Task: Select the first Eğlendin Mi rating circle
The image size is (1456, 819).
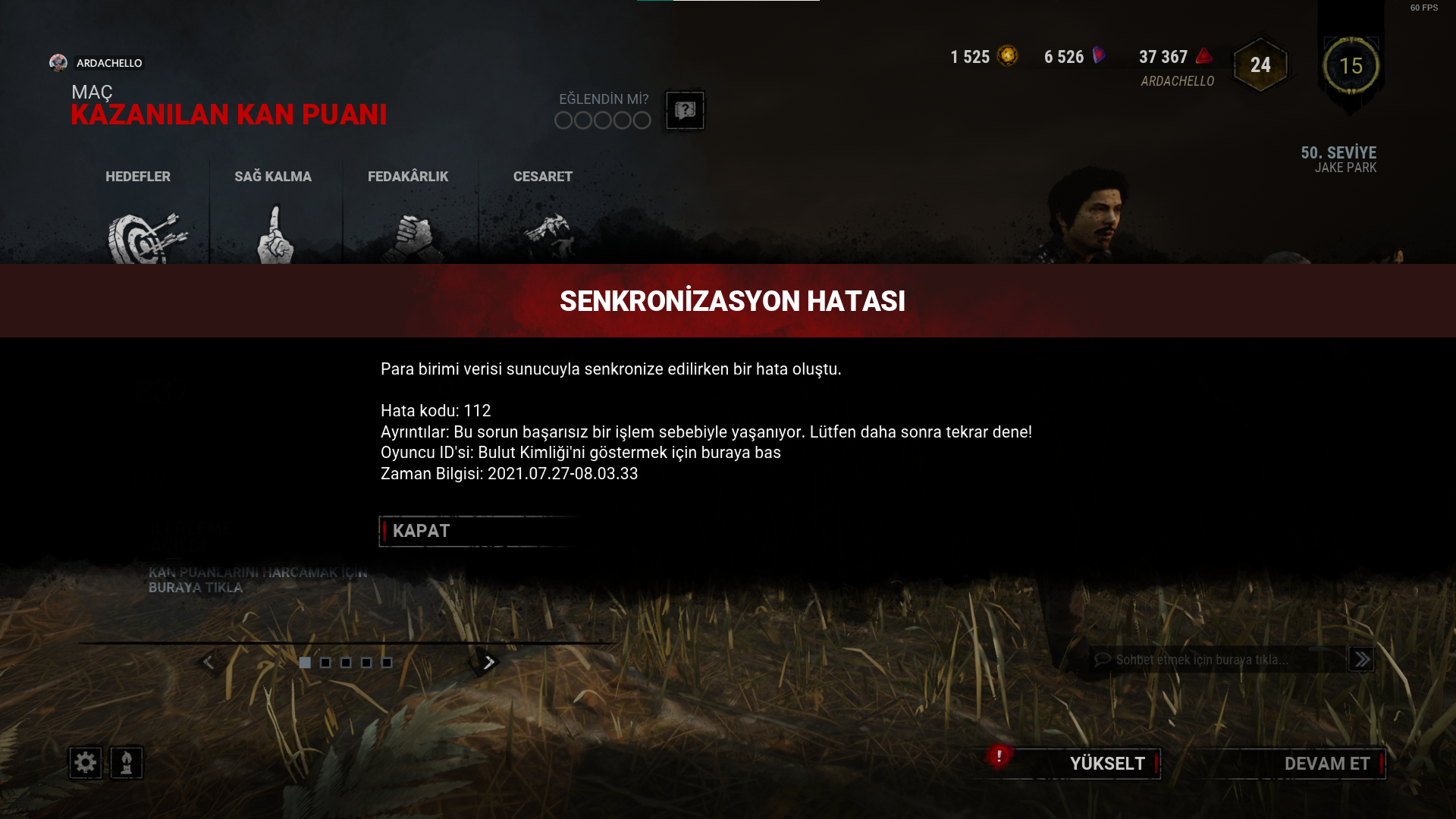Action: [565, 120]
